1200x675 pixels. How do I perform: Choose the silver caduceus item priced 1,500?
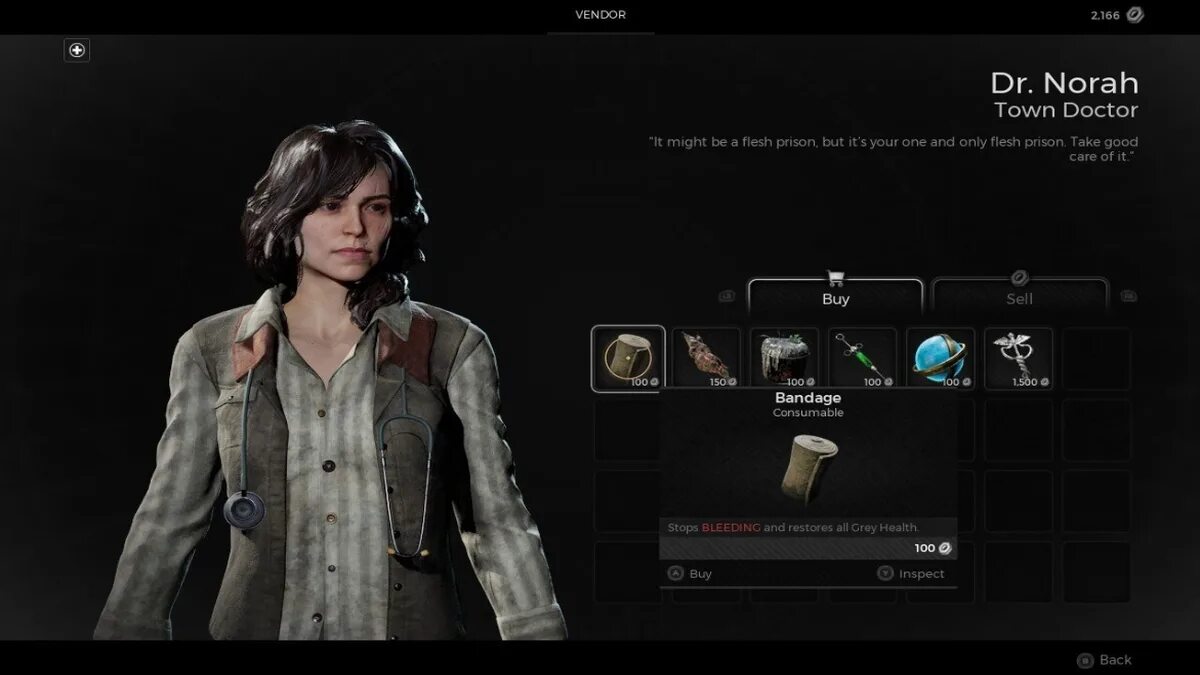tap(1018, 358)
